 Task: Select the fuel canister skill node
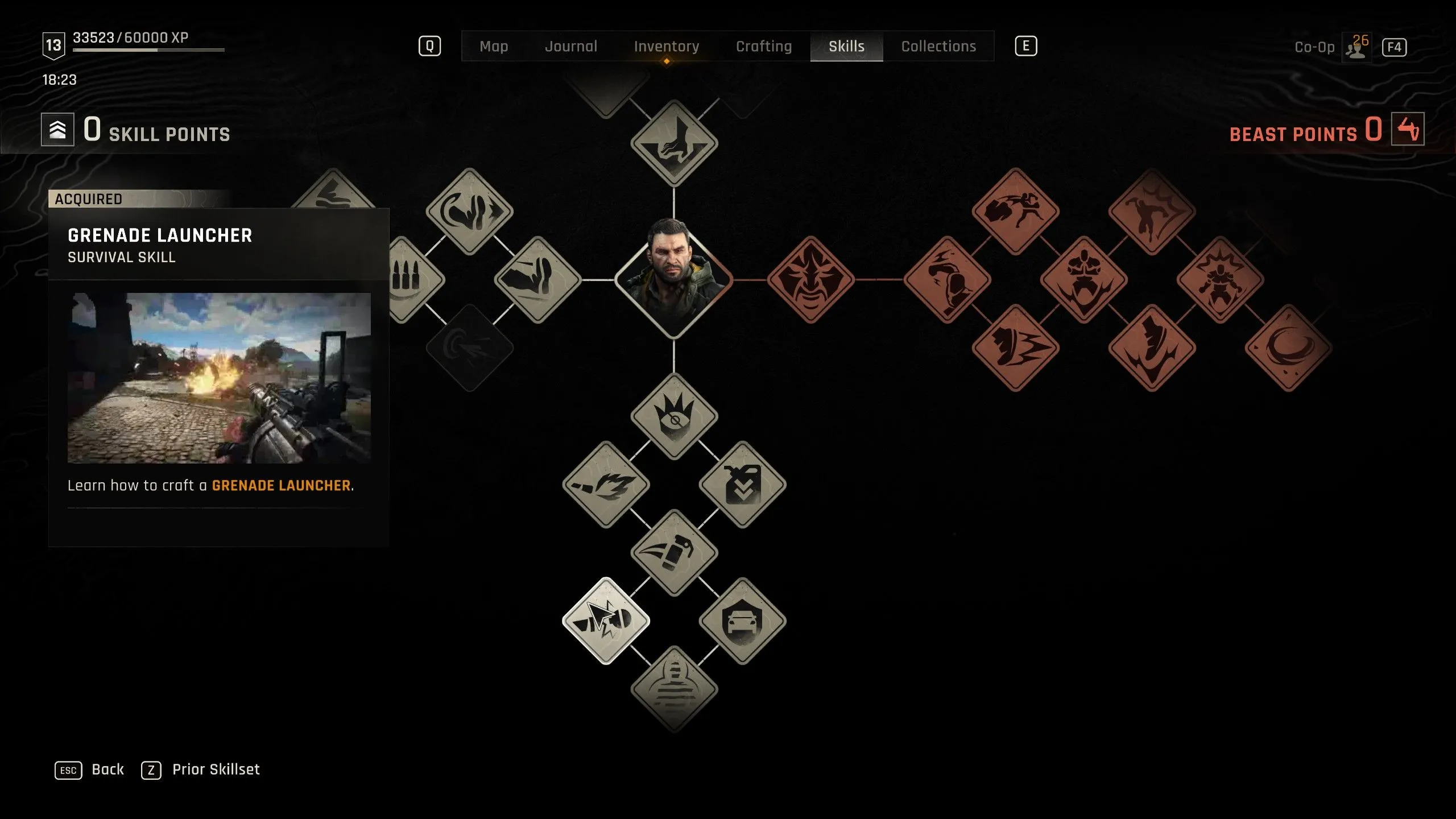(x=742, y=485)
